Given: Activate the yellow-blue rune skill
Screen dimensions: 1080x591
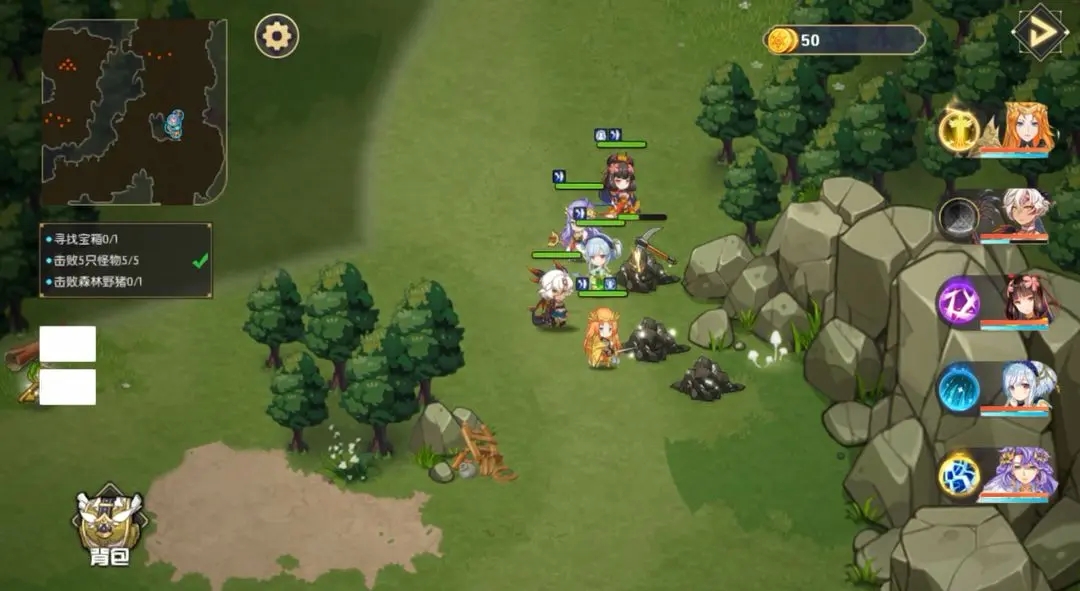Looking at the screenshot, I should (x=959, y=474).
